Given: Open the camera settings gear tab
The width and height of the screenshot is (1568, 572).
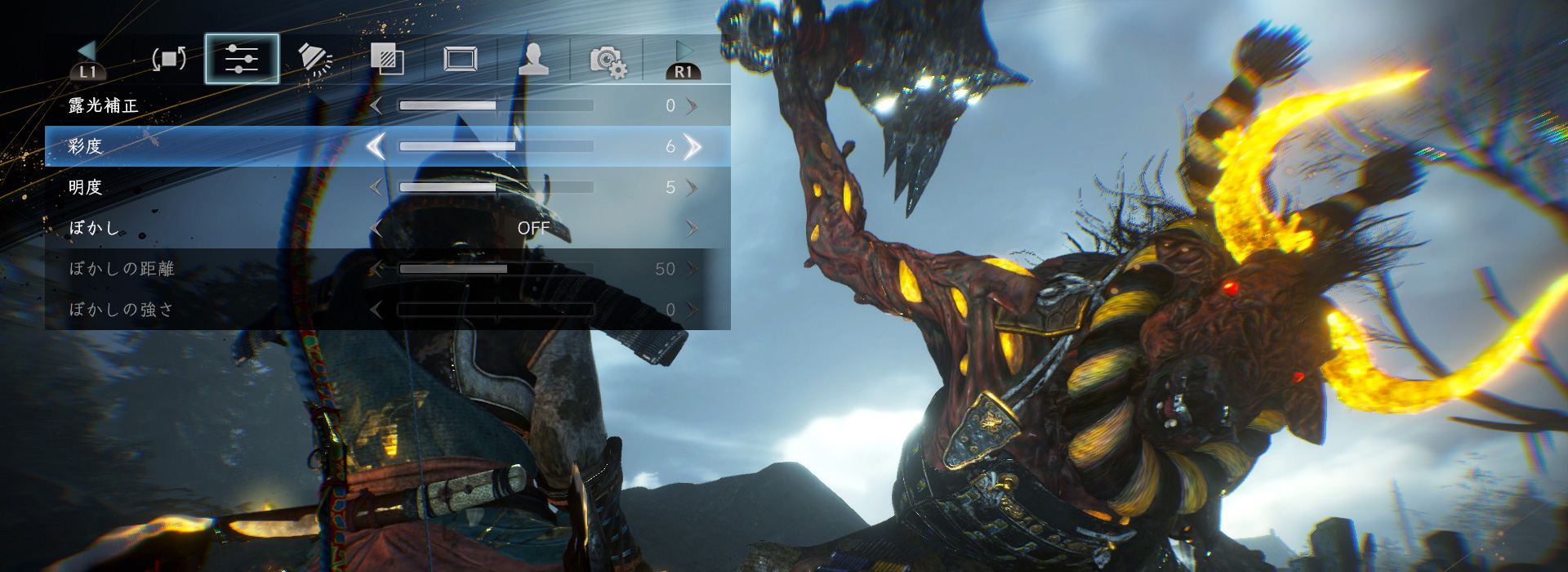Looking at the screenshot, I should tap(608, 60).
